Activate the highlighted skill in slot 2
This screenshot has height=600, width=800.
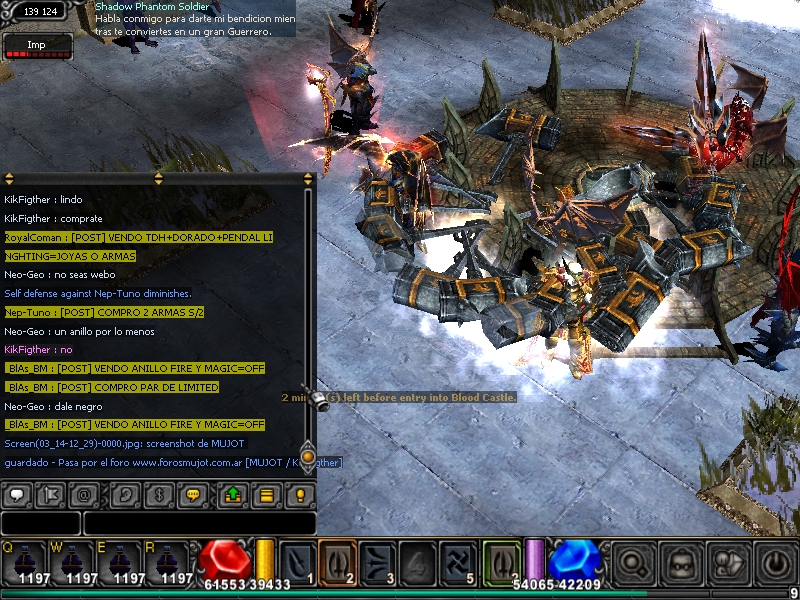[x=337, y=560]
